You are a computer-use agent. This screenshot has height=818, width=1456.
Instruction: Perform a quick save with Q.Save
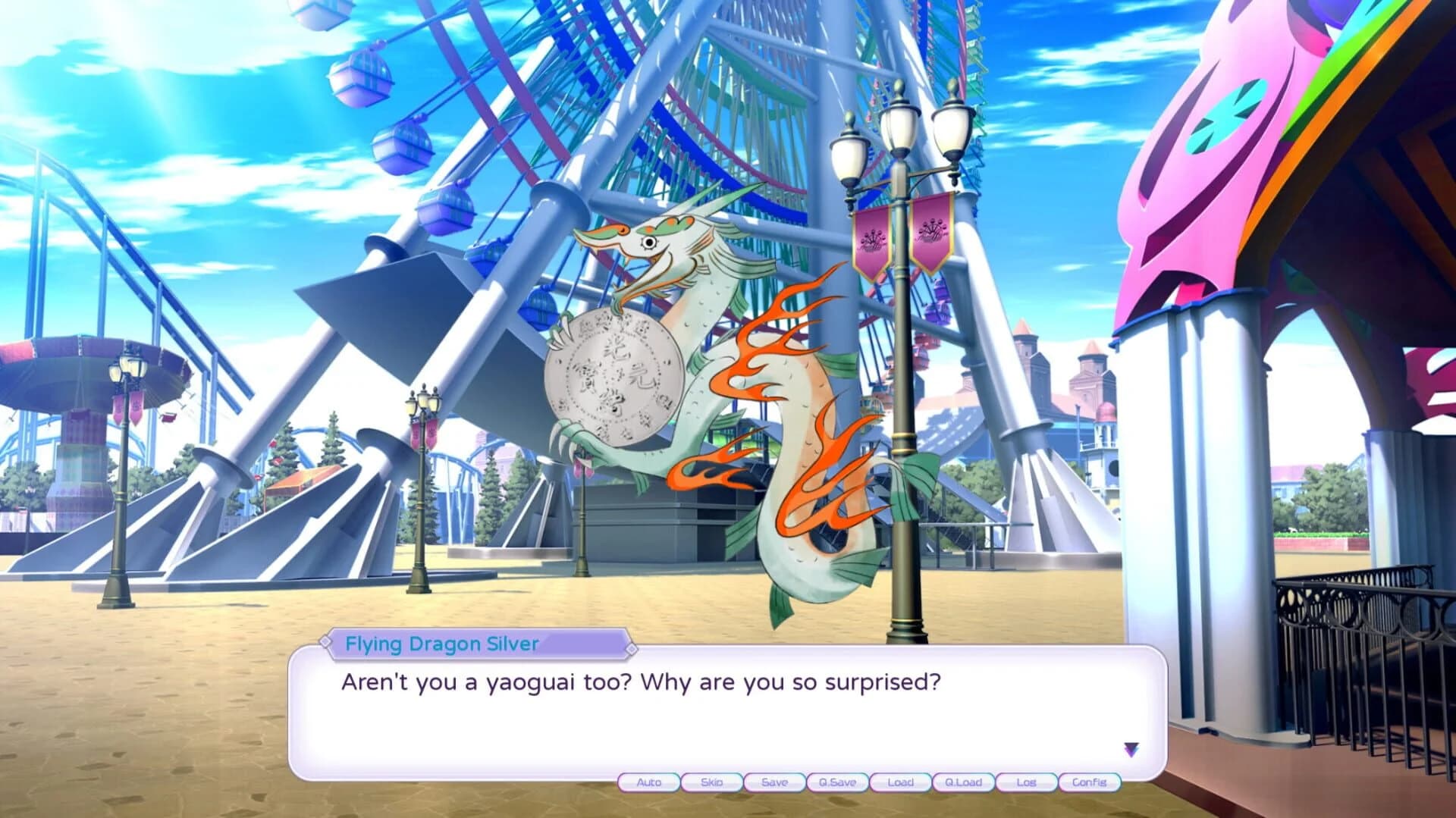[x=838, y=783]
